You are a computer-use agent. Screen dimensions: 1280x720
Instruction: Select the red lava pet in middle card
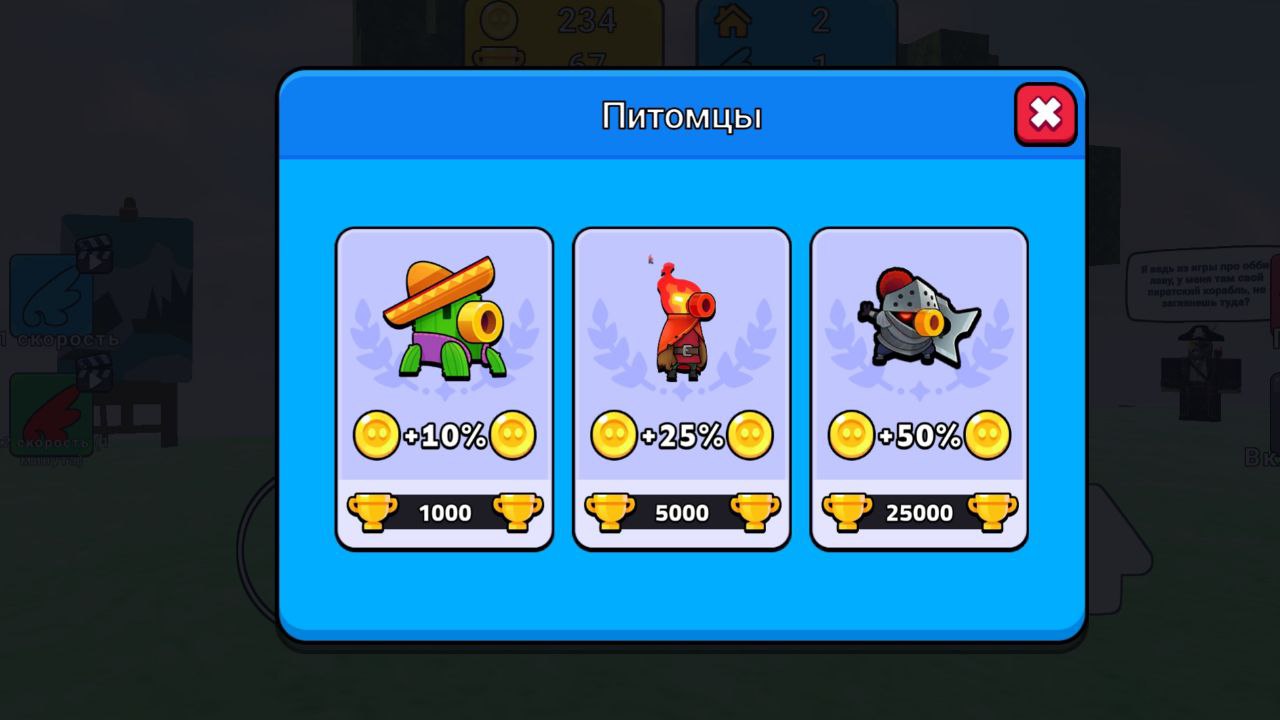(681, 320)
